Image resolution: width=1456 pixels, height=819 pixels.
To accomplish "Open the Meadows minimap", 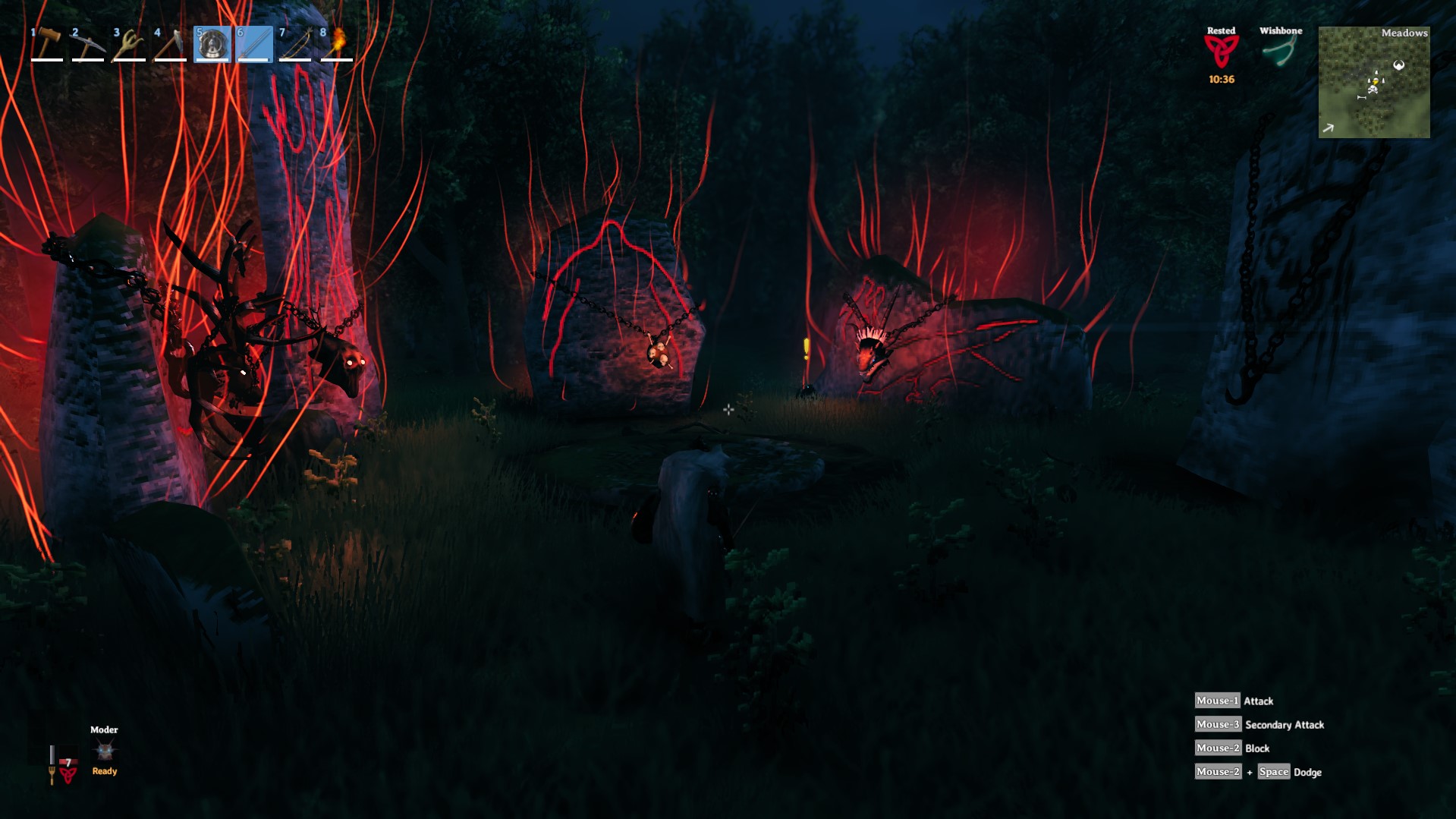I will (x=1374, y=82).
